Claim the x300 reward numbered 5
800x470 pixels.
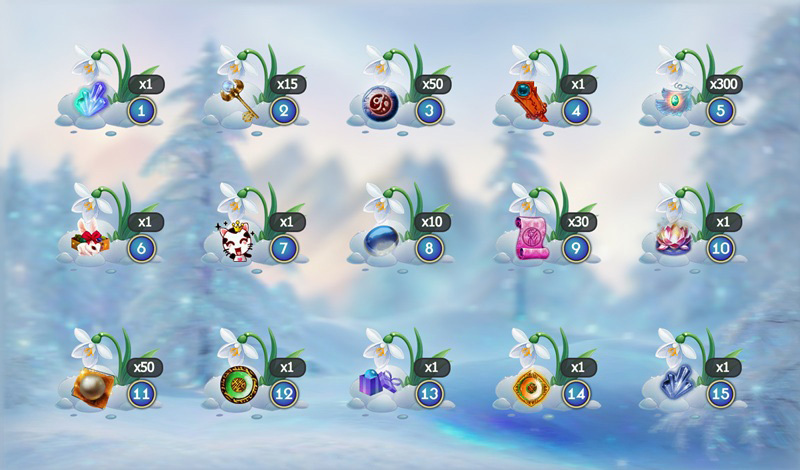point(676,102)
